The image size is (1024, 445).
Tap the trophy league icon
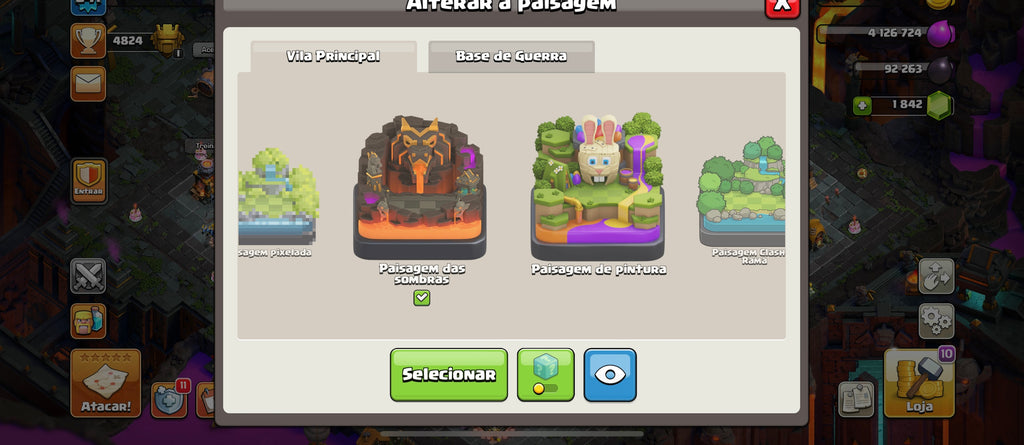(x=88, y=40)
